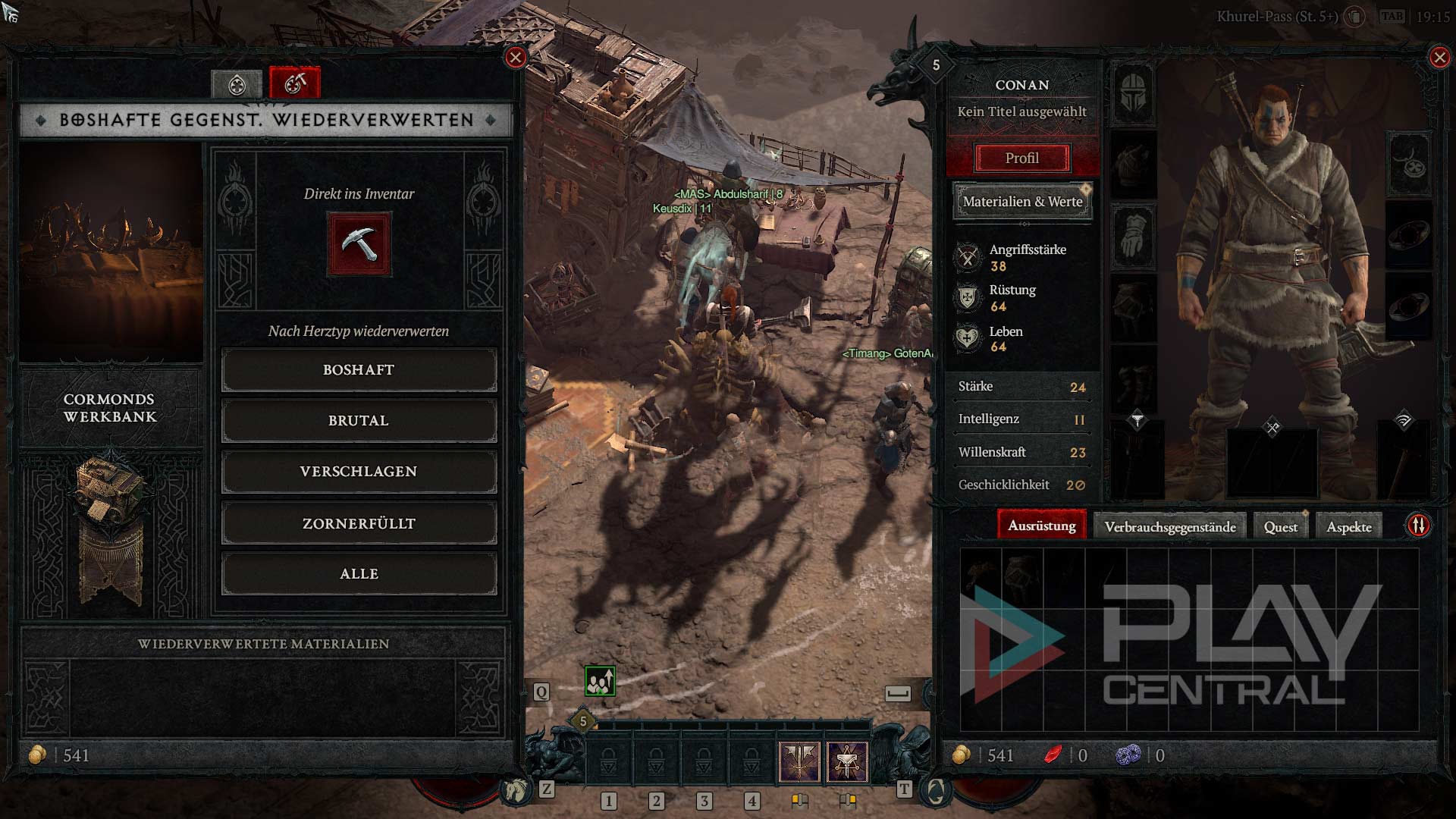Screen dimensions: 1456x819
Task: Switch to the Ausrüstung inventory tab
Action: 1041,526
